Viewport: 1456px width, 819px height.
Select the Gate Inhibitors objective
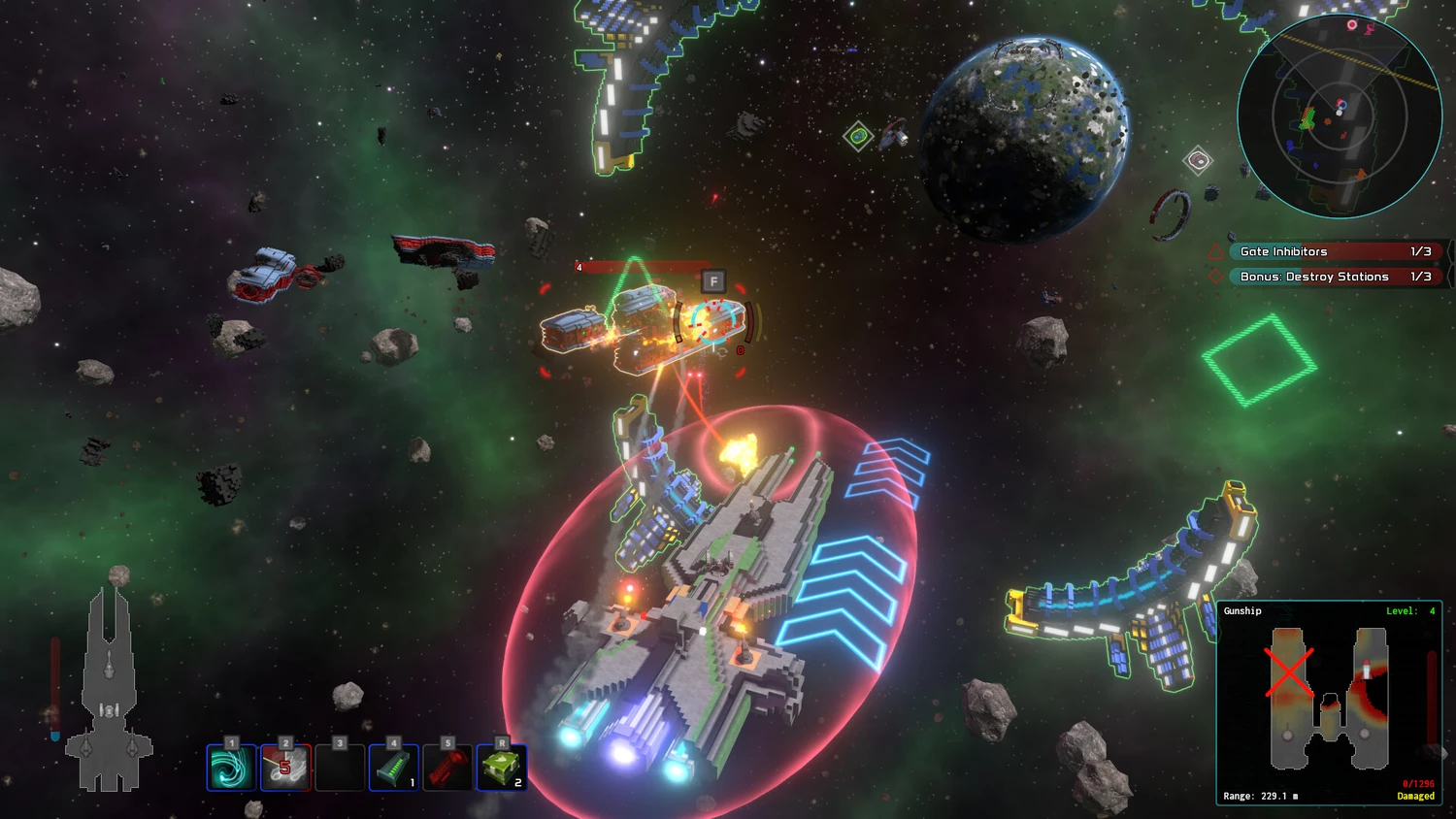tap(1330, 251)
